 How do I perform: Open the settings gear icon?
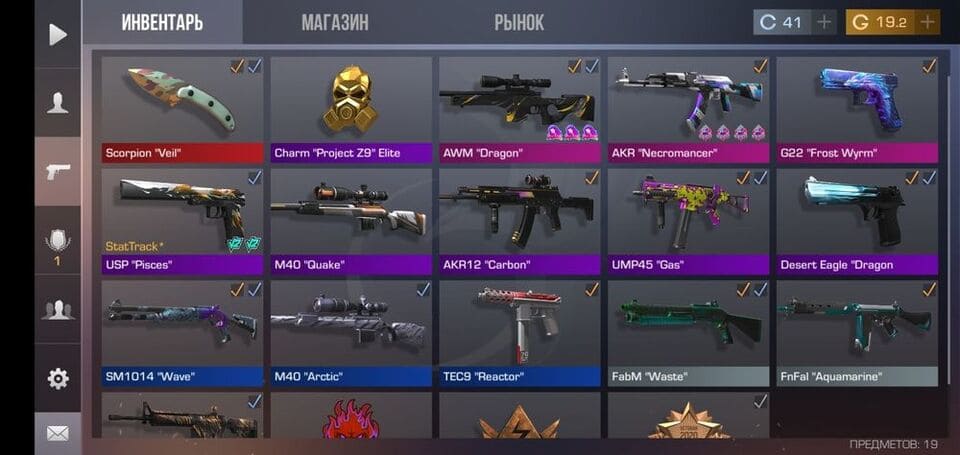[x=57, y=378]
